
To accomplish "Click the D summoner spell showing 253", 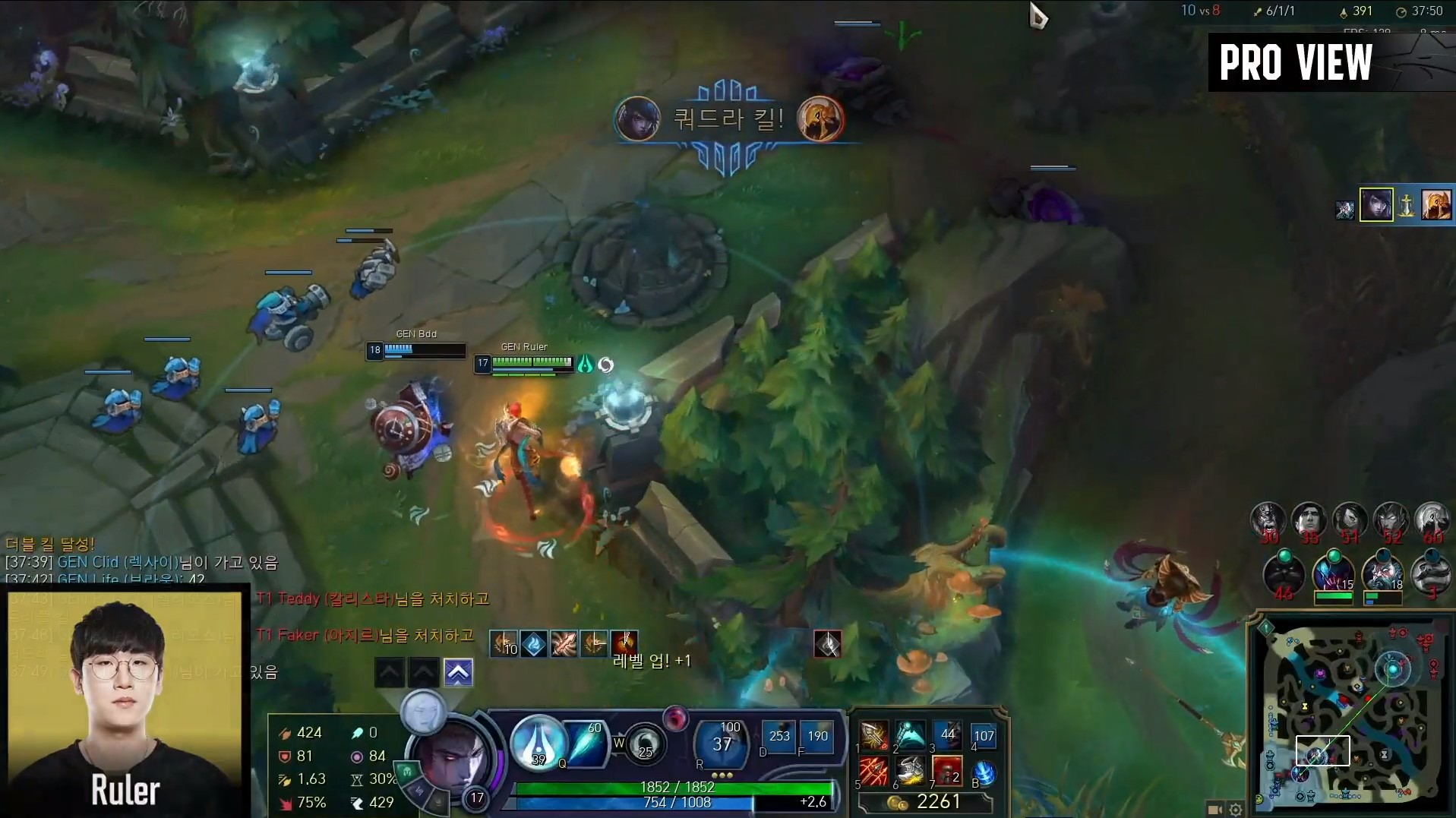I will click(x=779, y=736).
